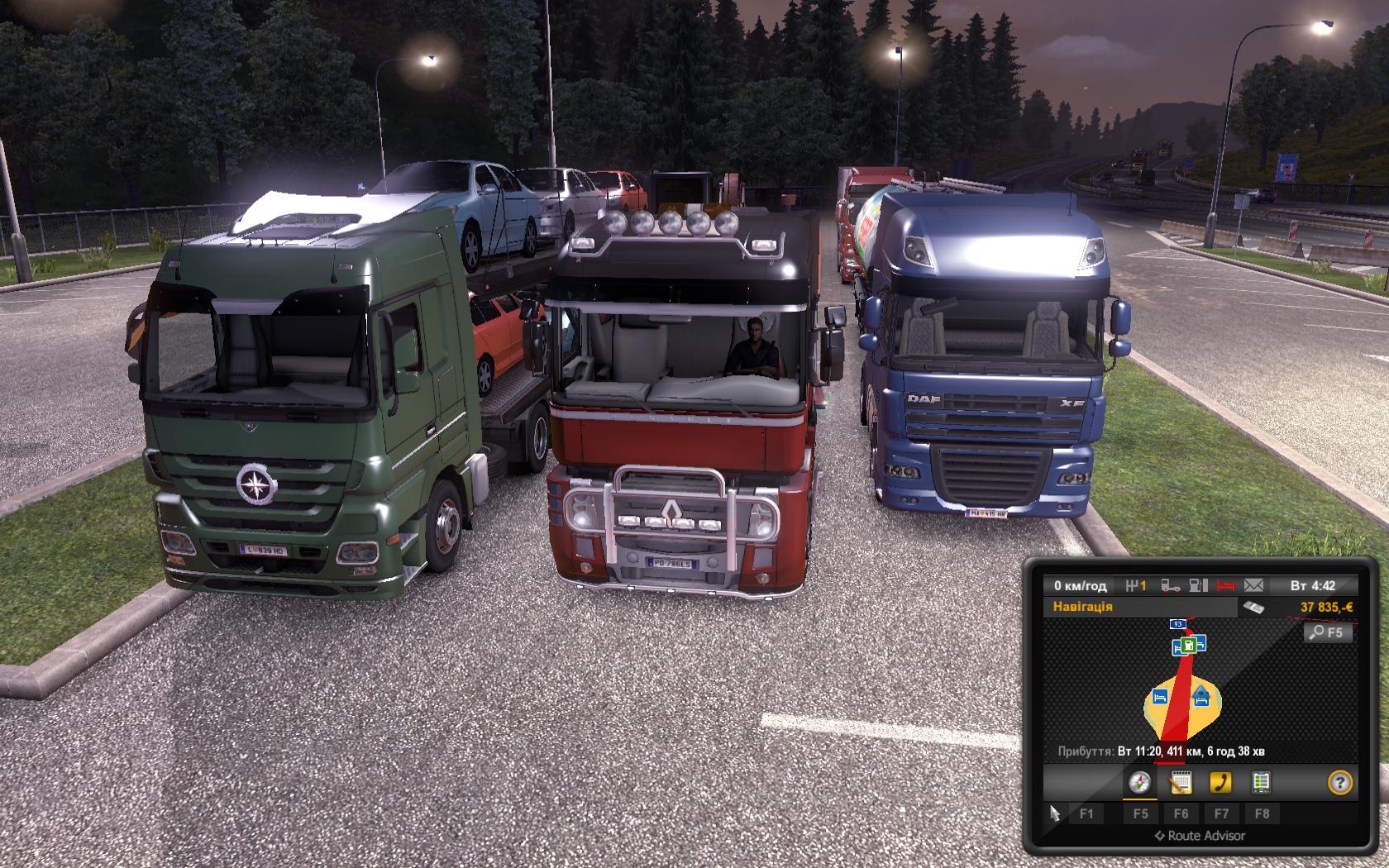1389x868 pixels.
Task: Show the truck diagnostics checklist tab
Action: click(1261, 782)
